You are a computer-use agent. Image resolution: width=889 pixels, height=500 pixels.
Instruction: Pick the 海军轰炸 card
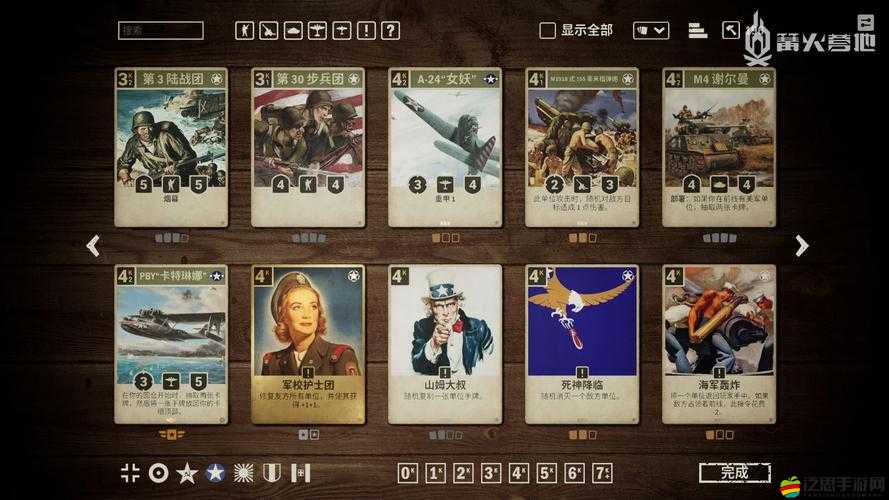(x=718, y=344)
